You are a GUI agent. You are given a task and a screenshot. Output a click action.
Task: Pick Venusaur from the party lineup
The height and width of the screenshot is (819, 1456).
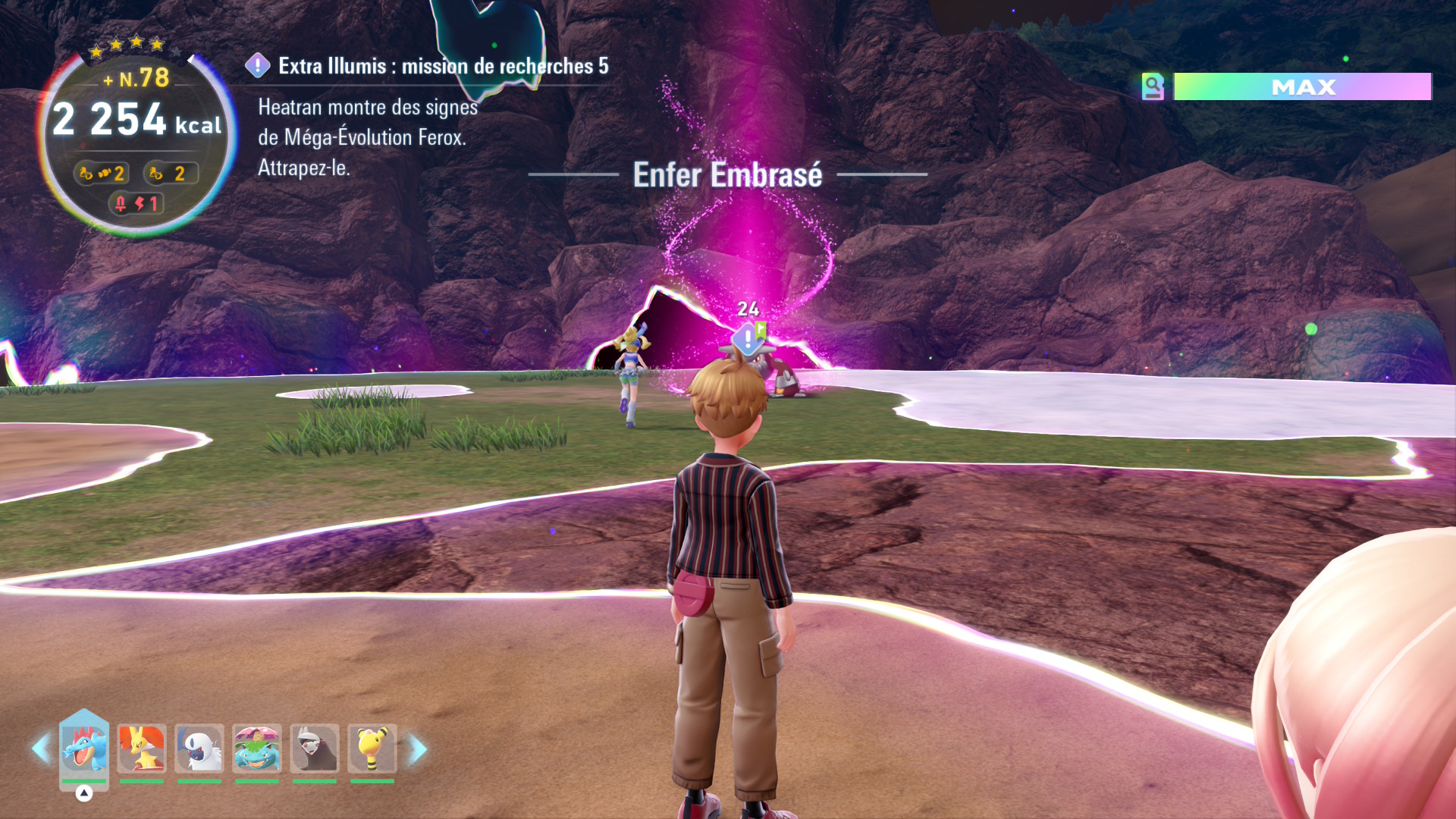coord(257,748)
